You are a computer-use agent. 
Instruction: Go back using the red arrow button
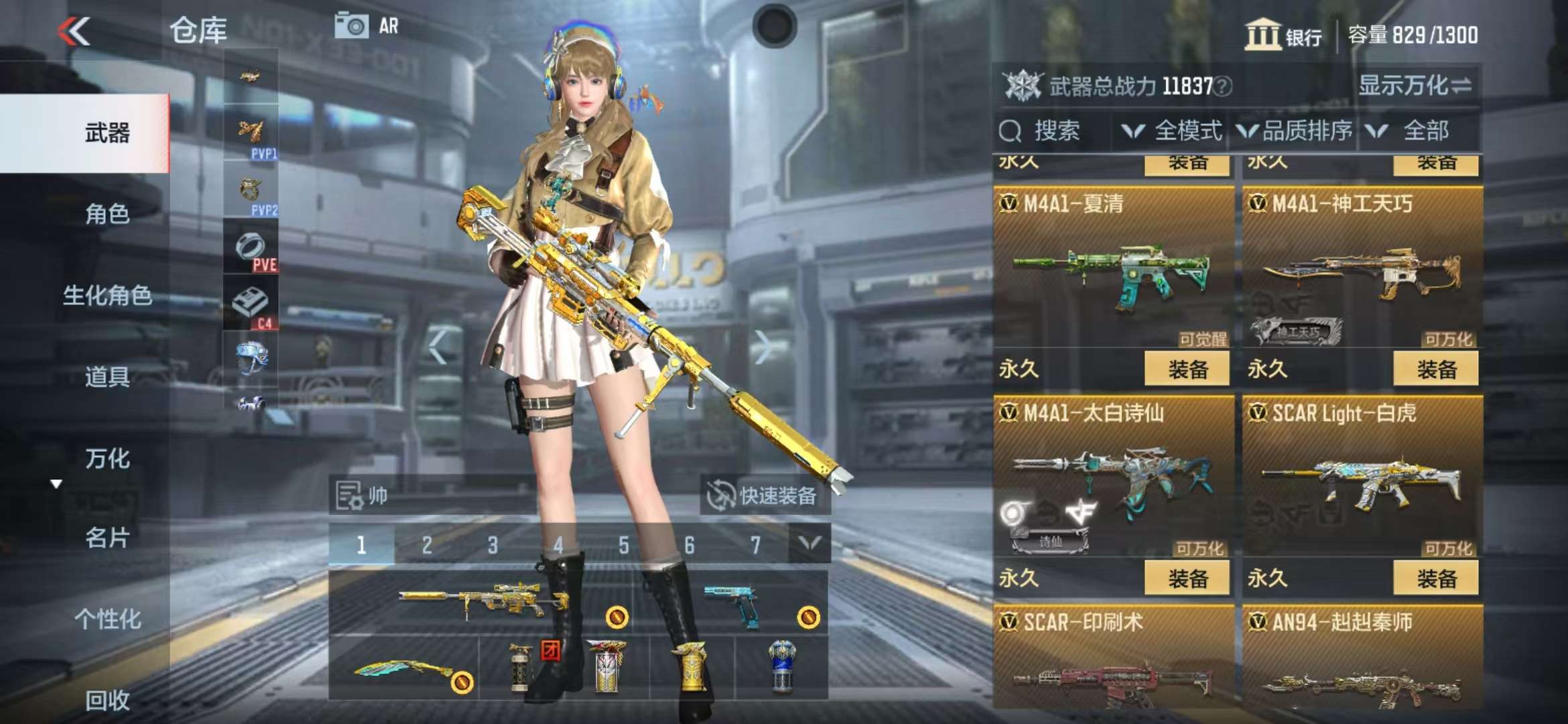click(x=74, y=32)
